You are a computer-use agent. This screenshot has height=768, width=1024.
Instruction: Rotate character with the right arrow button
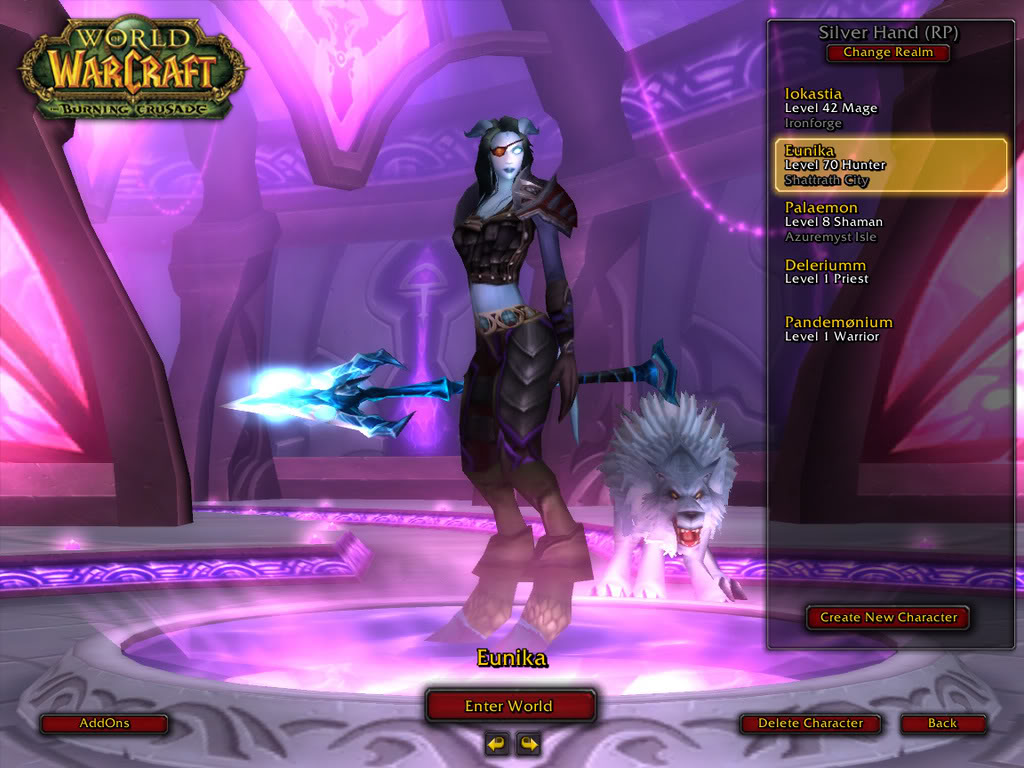(x=528, y=743)
